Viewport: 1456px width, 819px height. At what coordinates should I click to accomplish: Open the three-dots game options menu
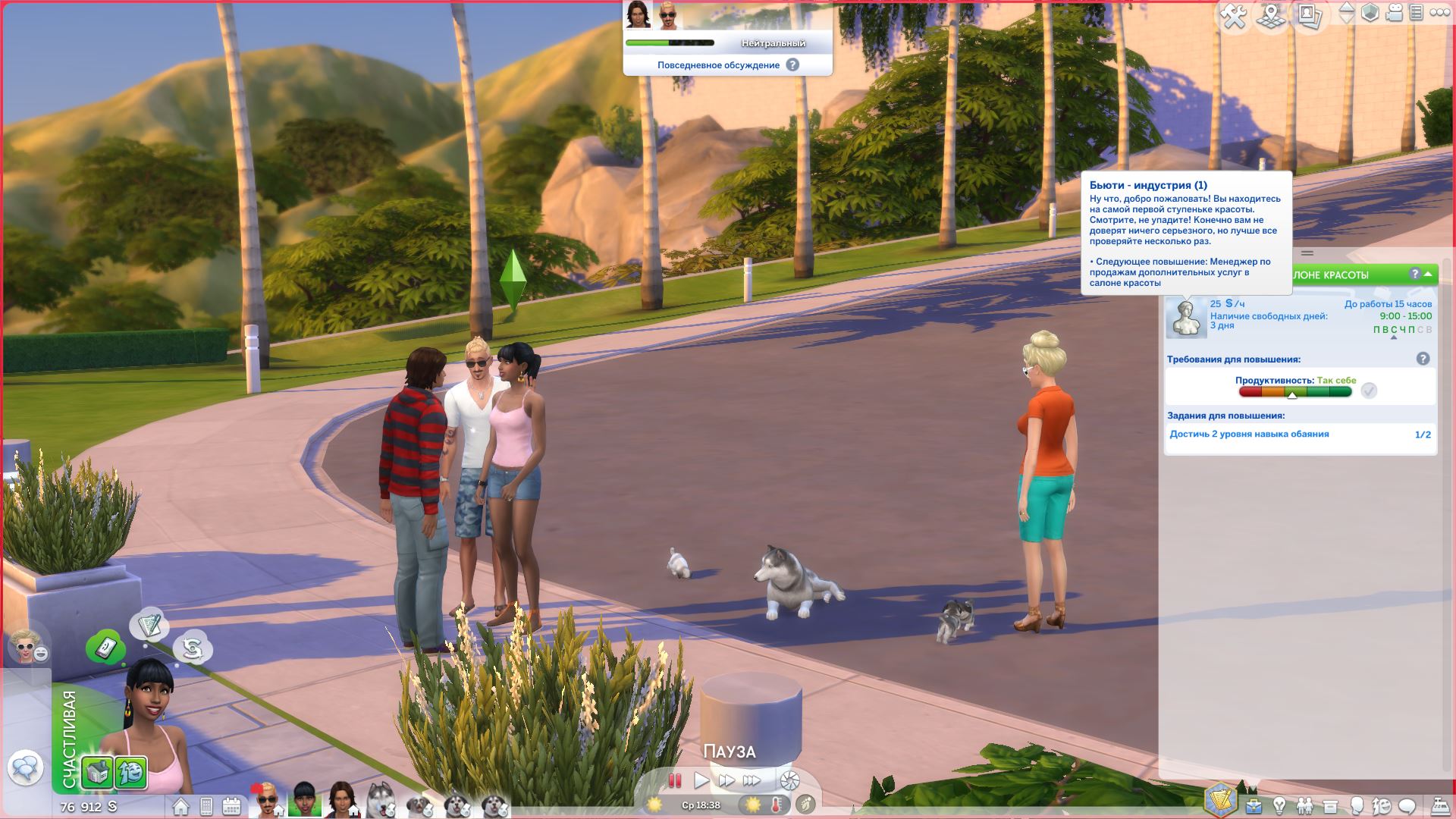pos(1438,13)
